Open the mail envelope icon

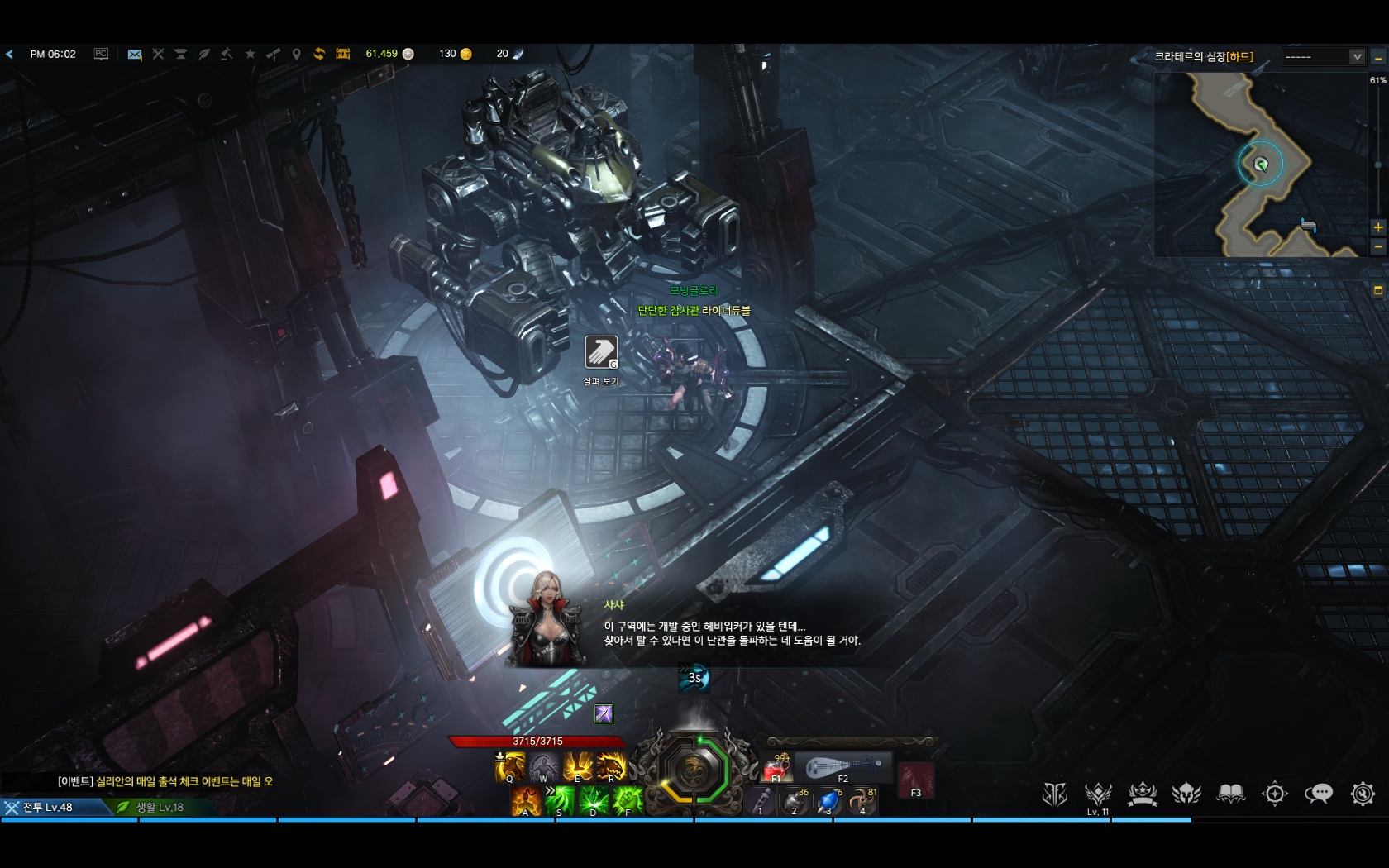point(135,55)
